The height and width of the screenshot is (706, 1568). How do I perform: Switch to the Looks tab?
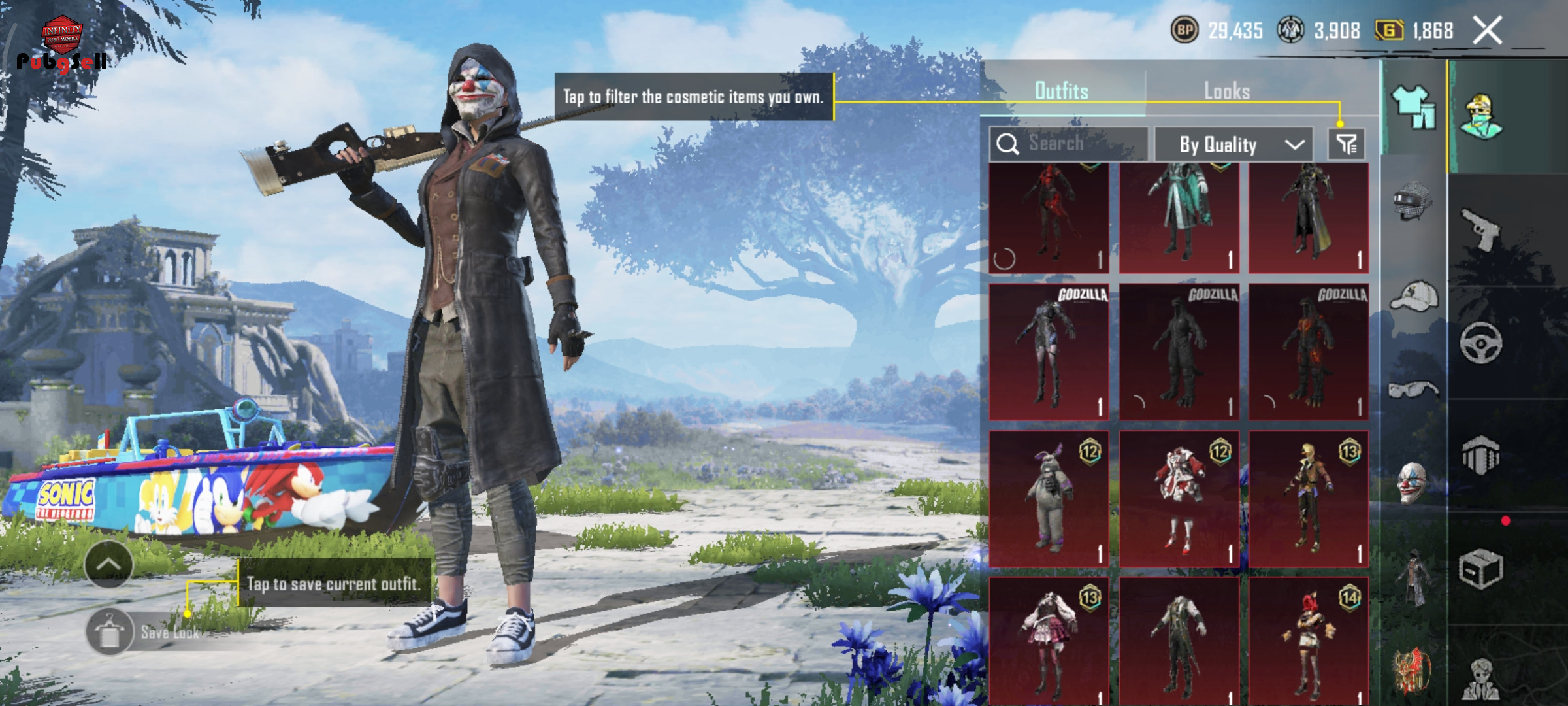1226,92
